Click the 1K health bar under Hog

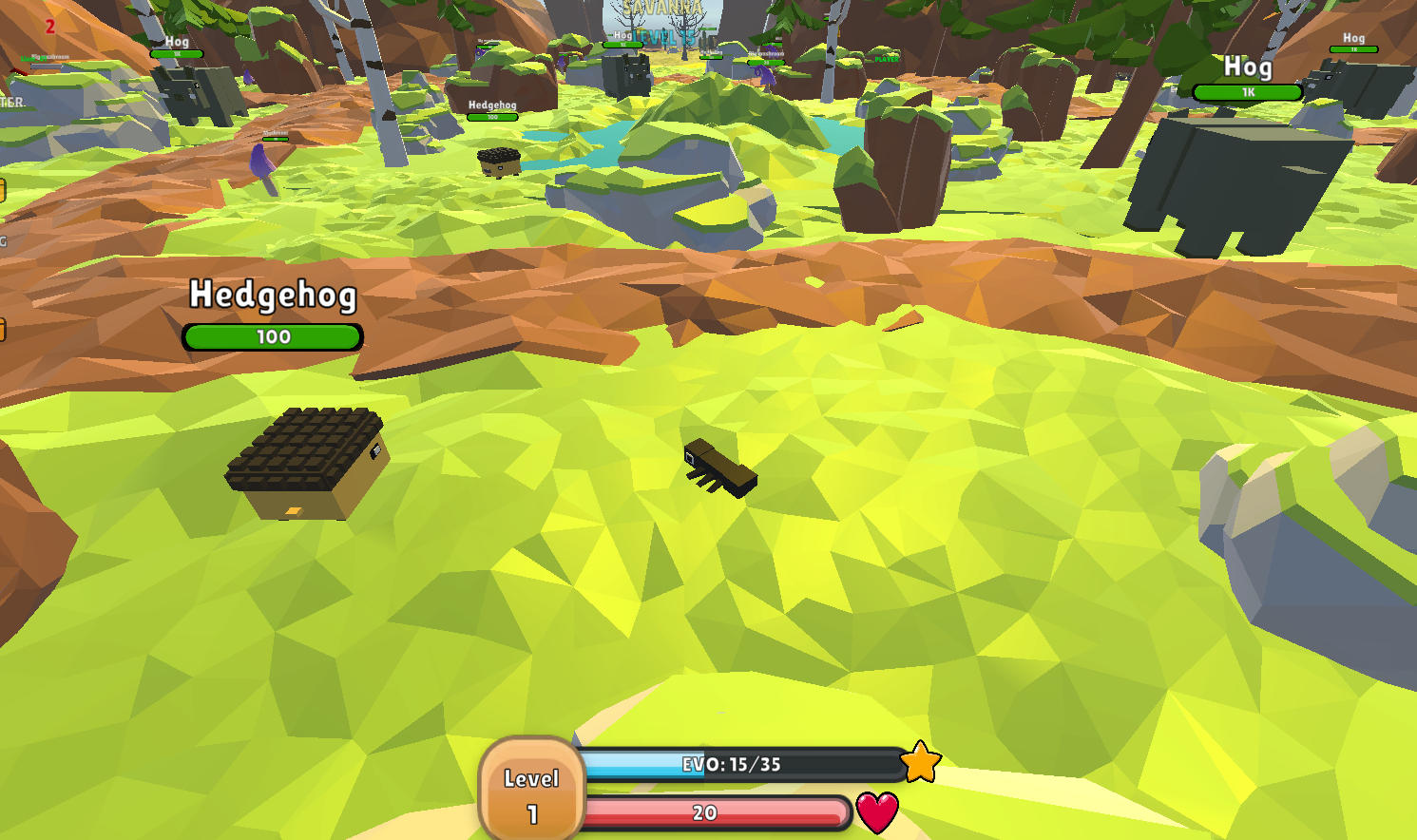click(1246, 93)
